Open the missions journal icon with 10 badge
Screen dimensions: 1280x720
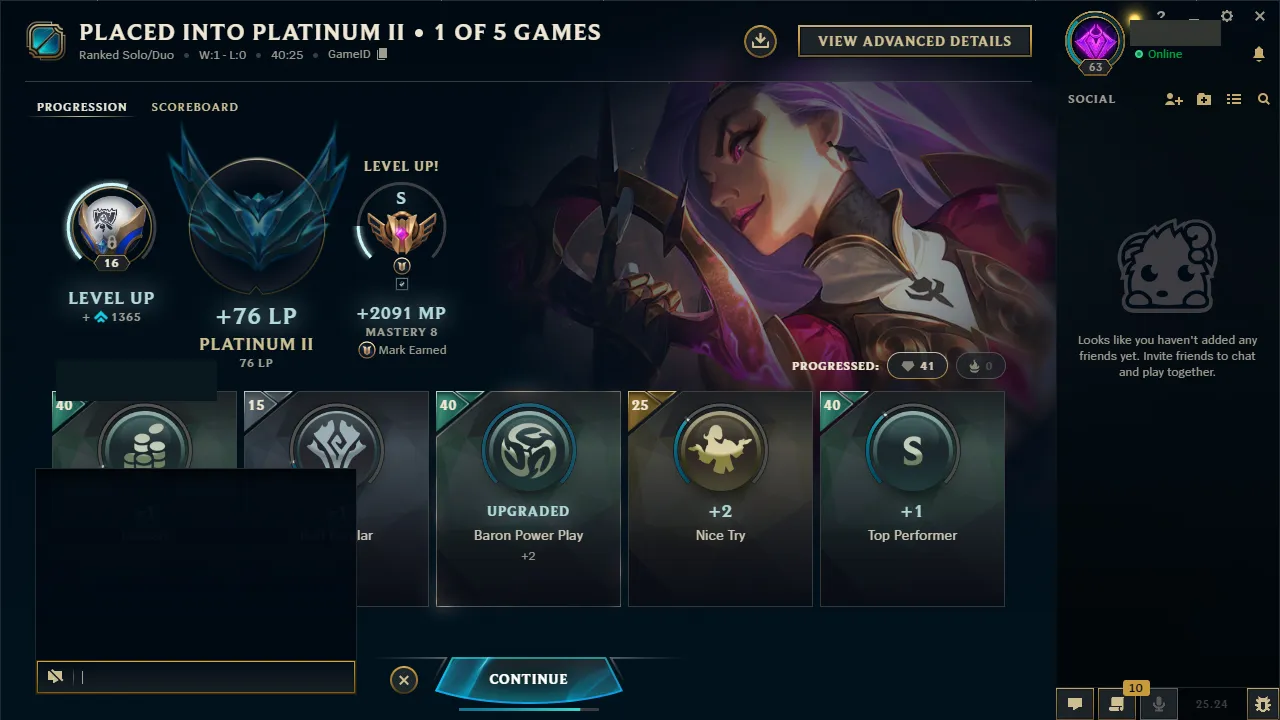(1116, 703)
